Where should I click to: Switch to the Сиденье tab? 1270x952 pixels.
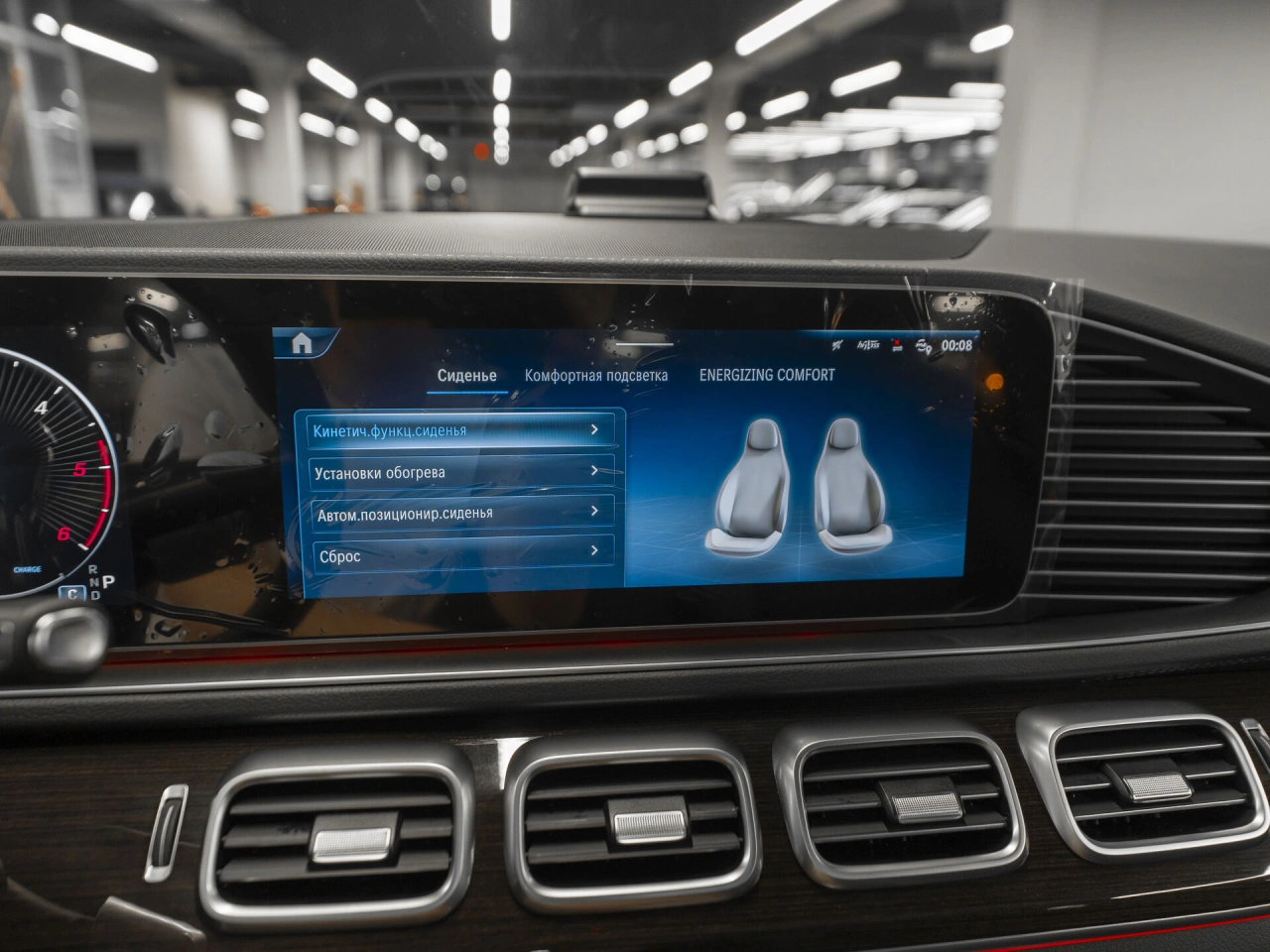[x=466, y=376]
